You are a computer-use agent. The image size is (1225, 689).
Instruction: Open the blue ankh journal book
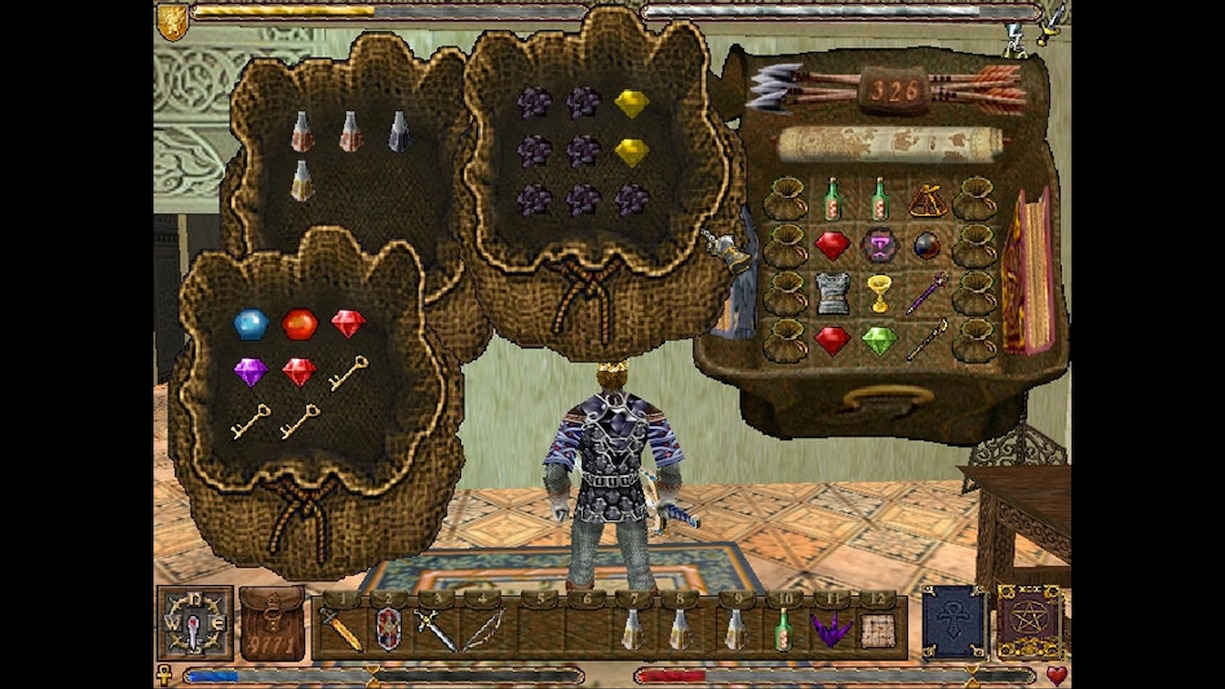[x=954, y=622]
